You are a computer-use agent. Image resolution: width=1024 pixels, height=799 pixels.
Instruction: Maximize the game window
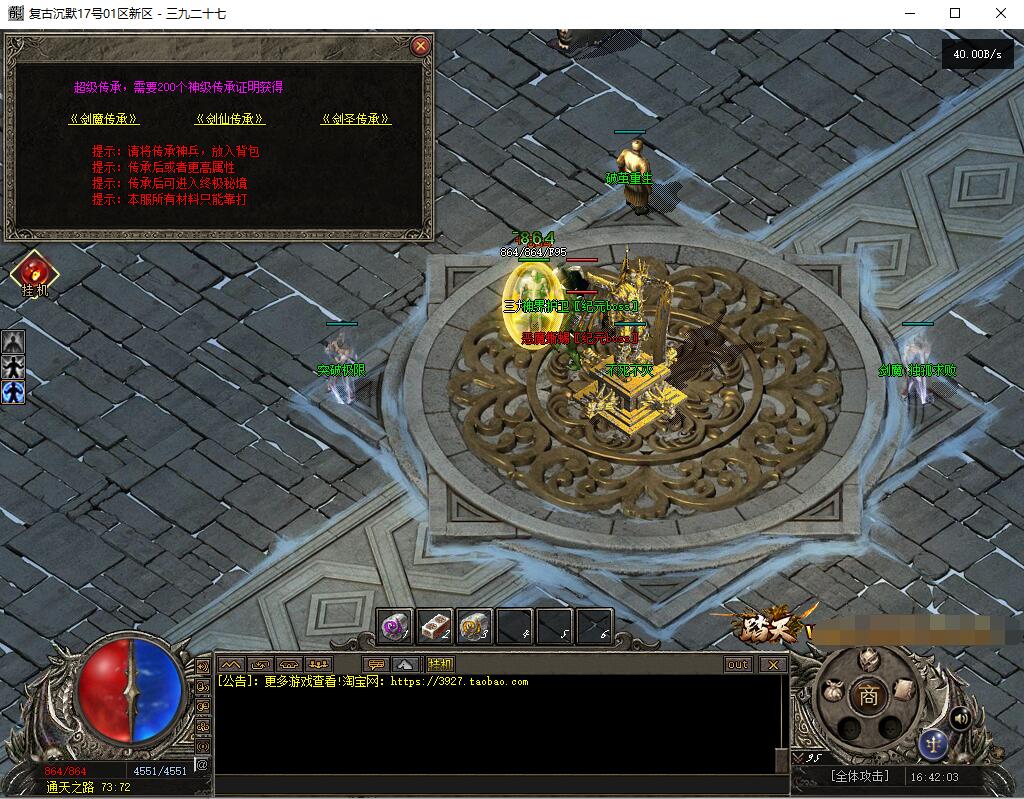coord(955,13)
